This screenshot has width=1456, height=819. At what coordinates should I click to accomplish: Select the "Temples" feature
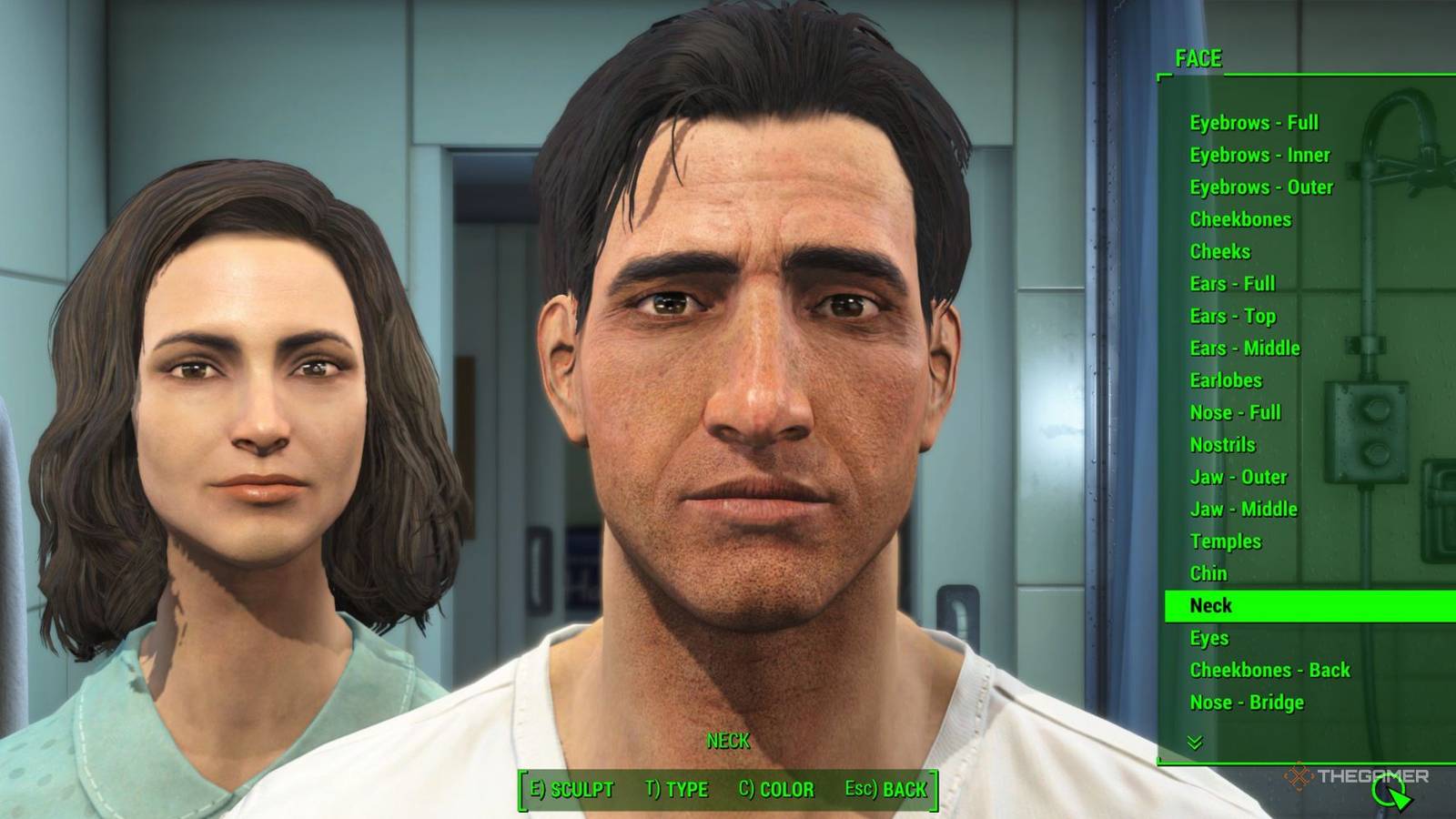pyautogui.click(x=1226, y=541)
